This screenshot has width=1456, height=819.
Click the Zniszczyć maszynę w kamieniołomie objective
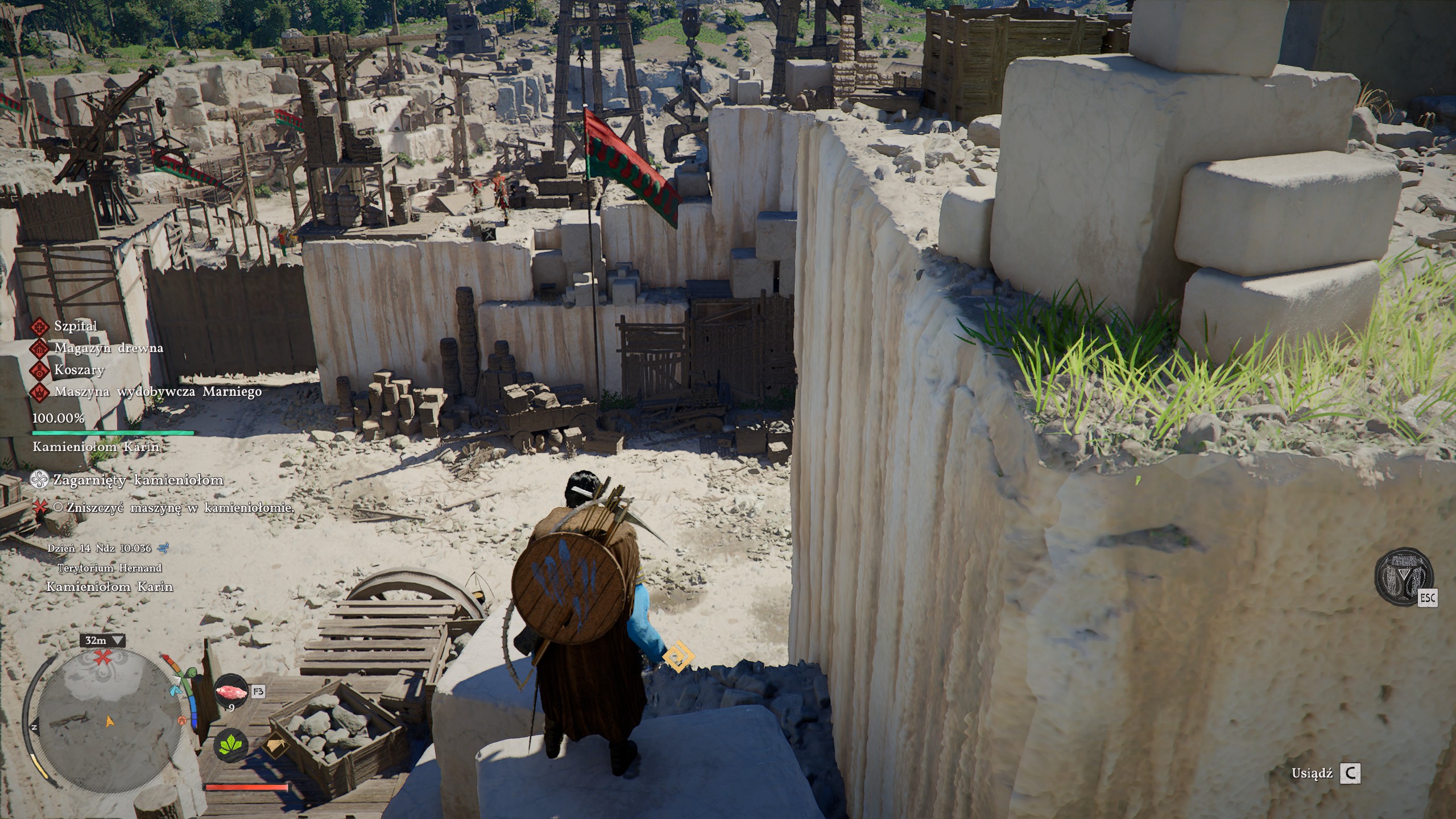[180, 508]
